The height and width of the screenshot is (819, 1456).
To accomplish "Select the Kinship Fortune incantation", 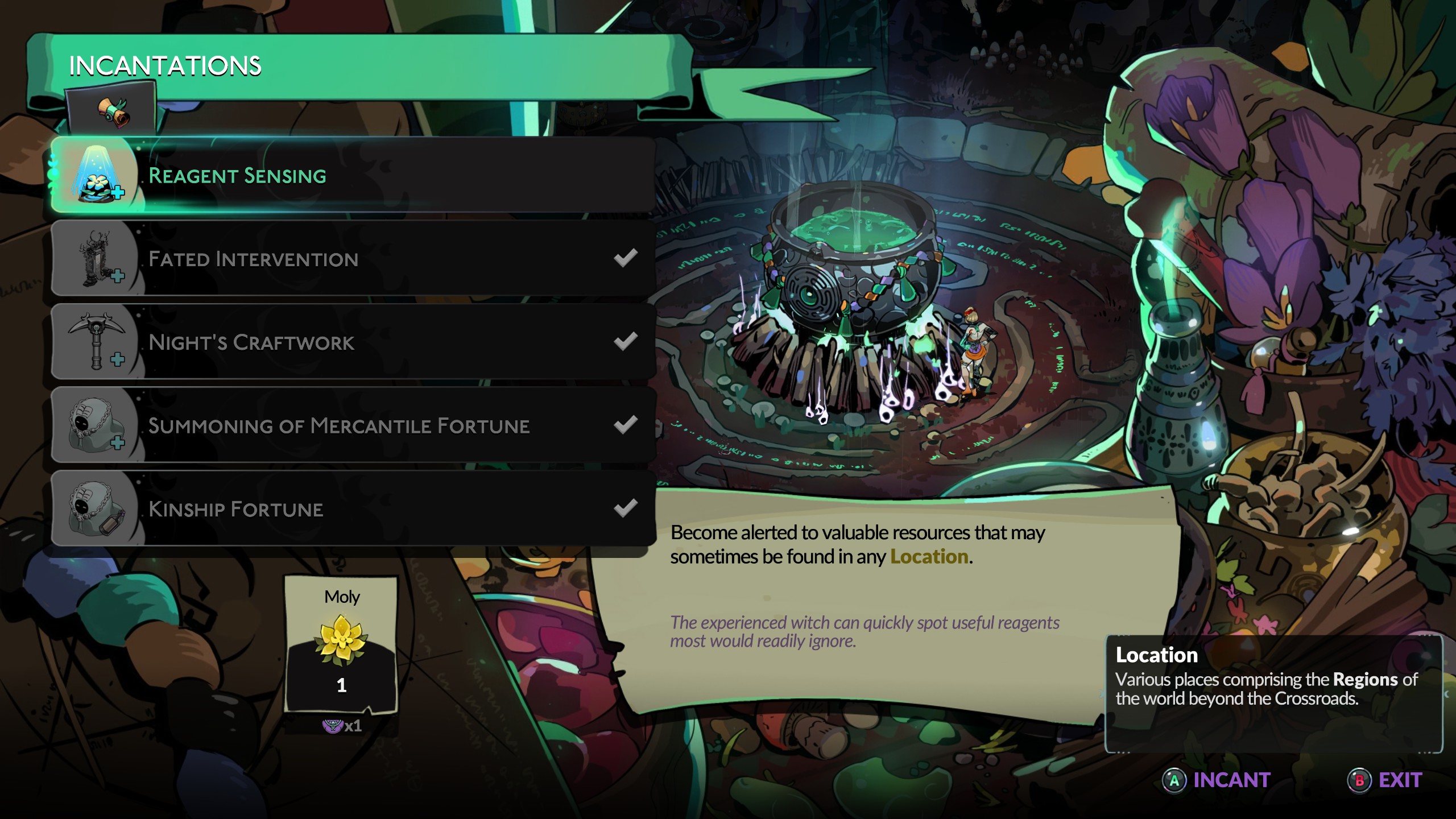I will (x=353, y=509).
